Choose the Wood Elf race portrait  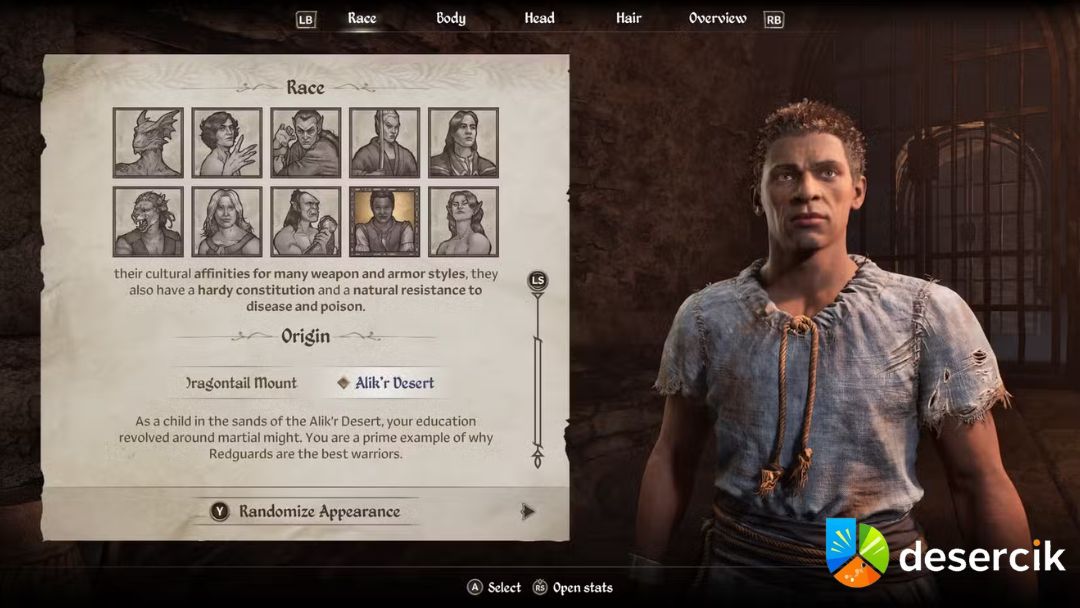click(x=464, y=222)
